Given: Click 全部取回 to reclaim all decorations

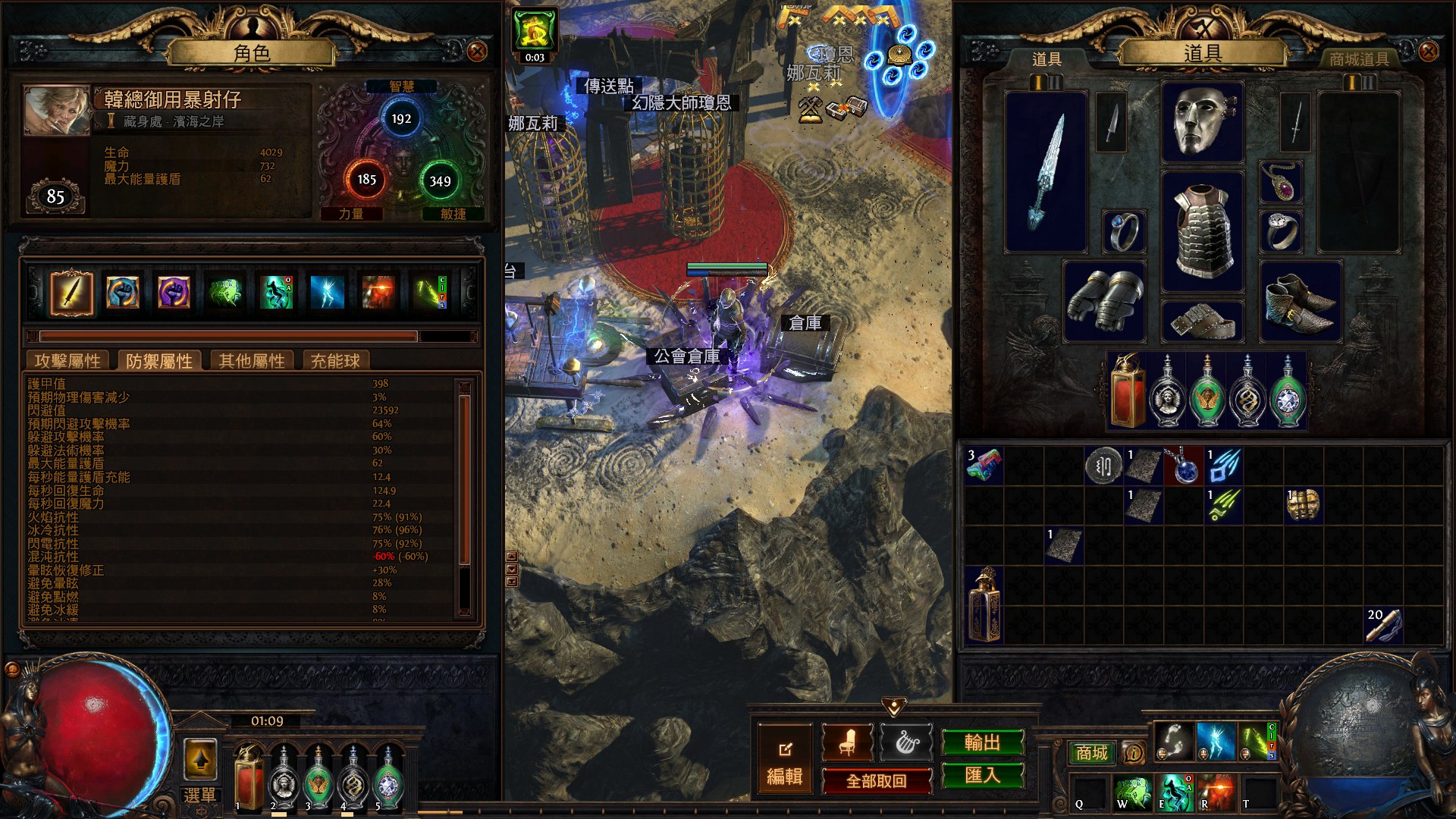Looking at the screenshot, I should pos(877,780).
